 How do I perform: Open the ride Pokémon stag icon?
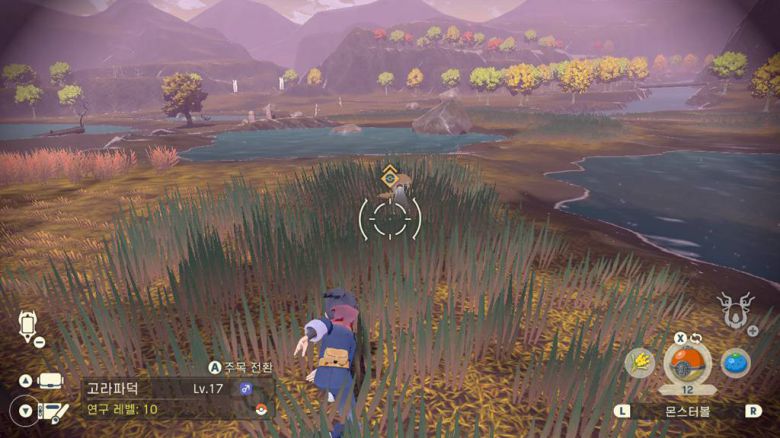point(733,310)
